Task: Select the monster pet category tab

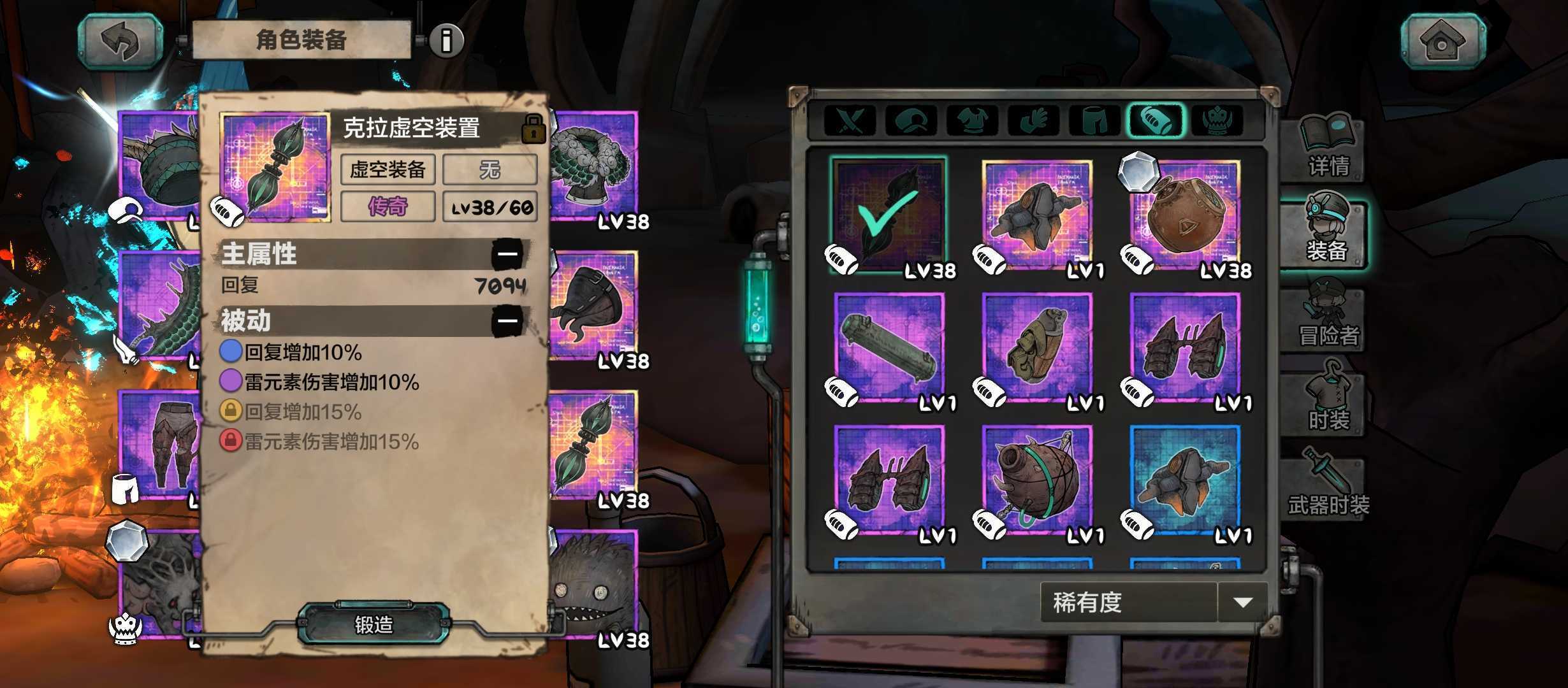Action: [x=1217, y=120]
